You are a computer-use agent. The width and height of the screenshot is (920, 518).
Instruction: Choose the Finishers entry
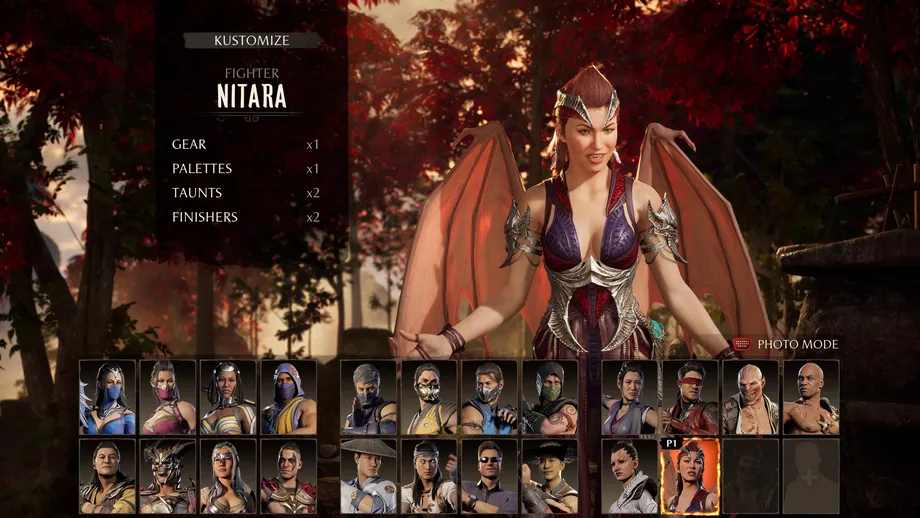[205, 217]
